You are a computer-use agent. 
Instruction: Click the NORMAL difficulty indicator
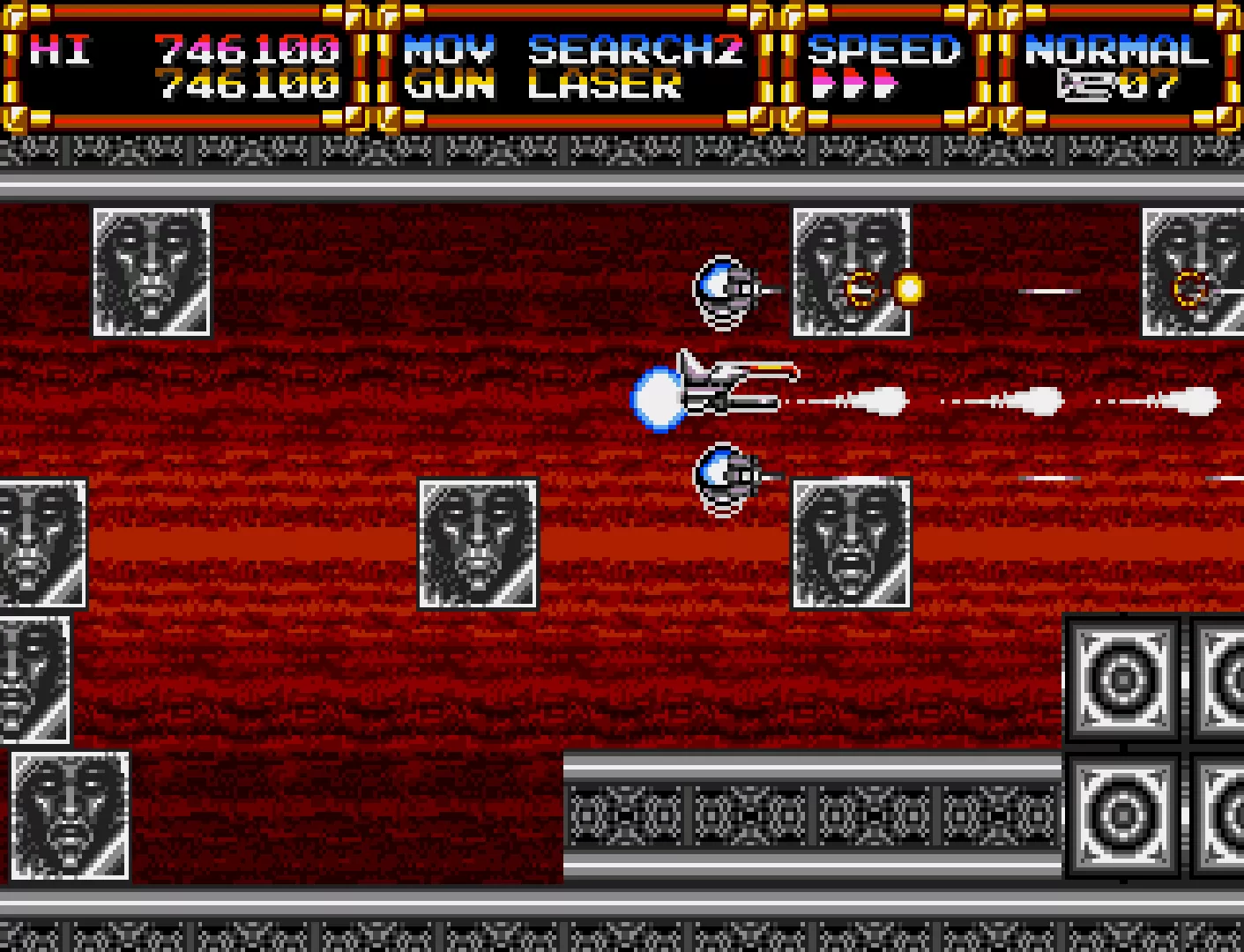(x=1114, y=51)
